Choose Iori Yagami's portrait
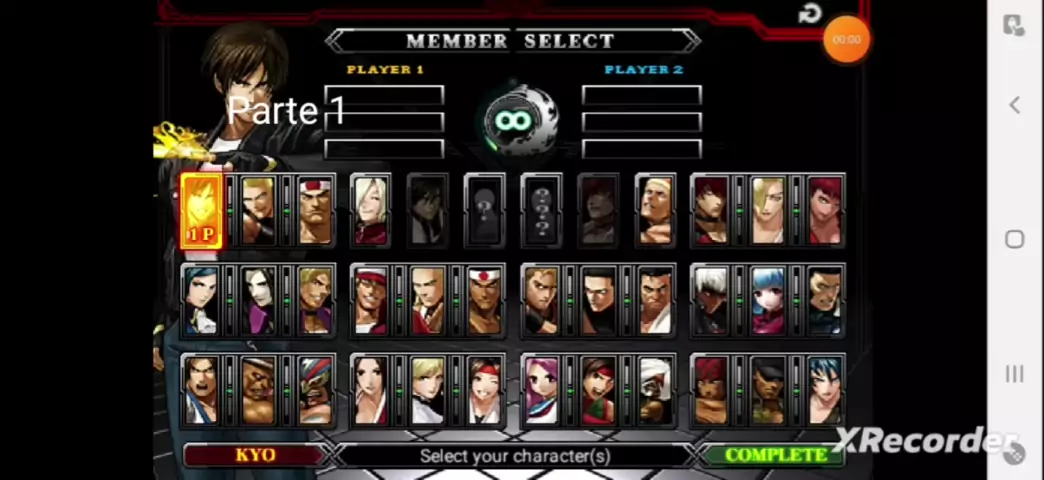 pos(712,210)
